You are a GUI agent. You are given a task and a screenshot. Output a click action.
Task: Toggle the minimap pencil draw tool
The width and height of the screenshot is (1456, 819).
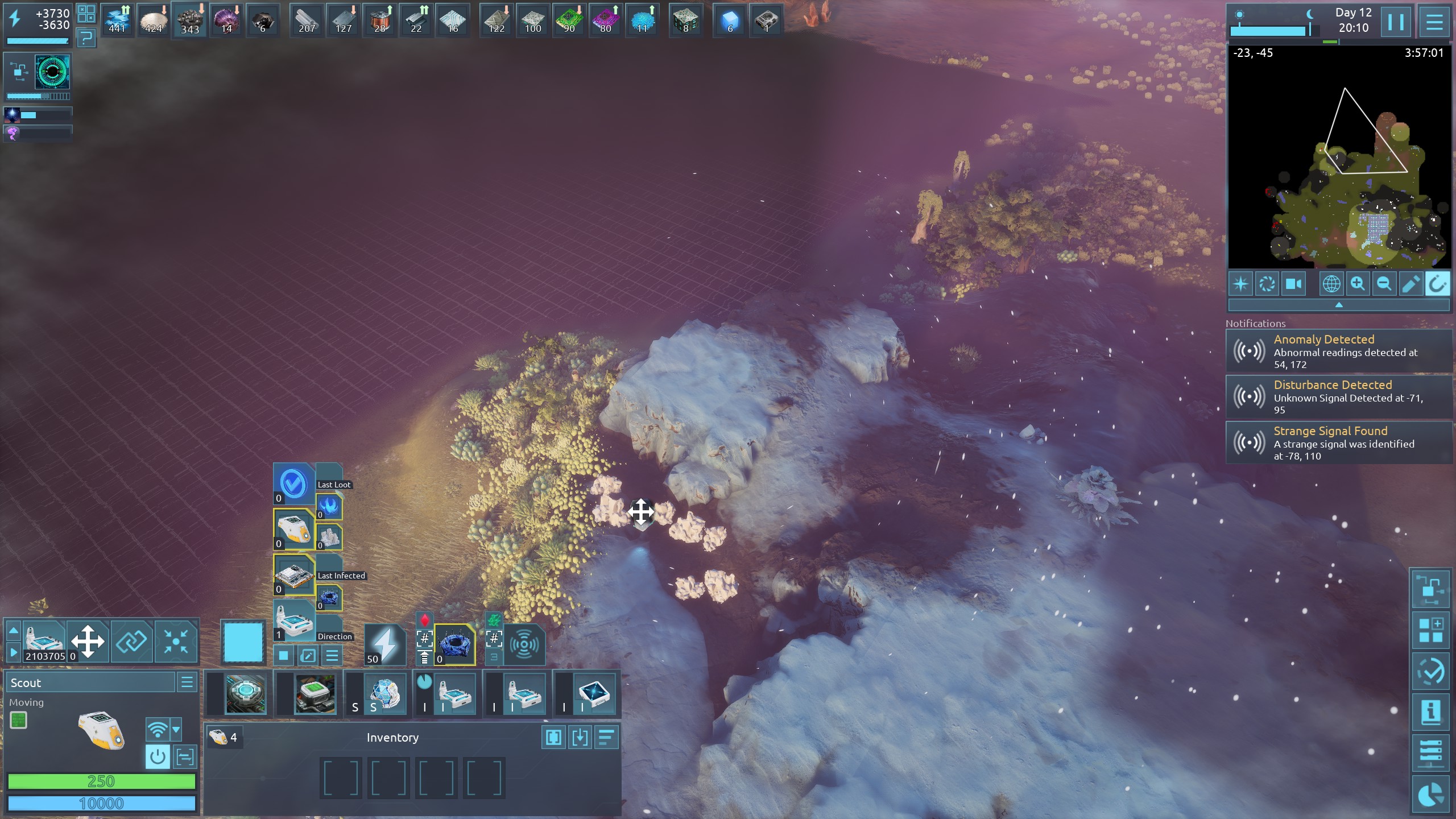(1410, 284)
